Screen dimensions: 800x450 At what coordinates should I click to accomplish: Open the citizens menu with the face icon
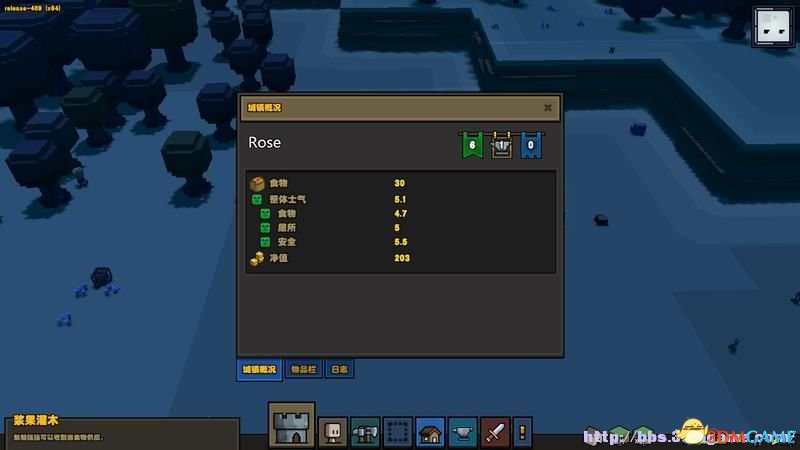[x=333, y=431]
